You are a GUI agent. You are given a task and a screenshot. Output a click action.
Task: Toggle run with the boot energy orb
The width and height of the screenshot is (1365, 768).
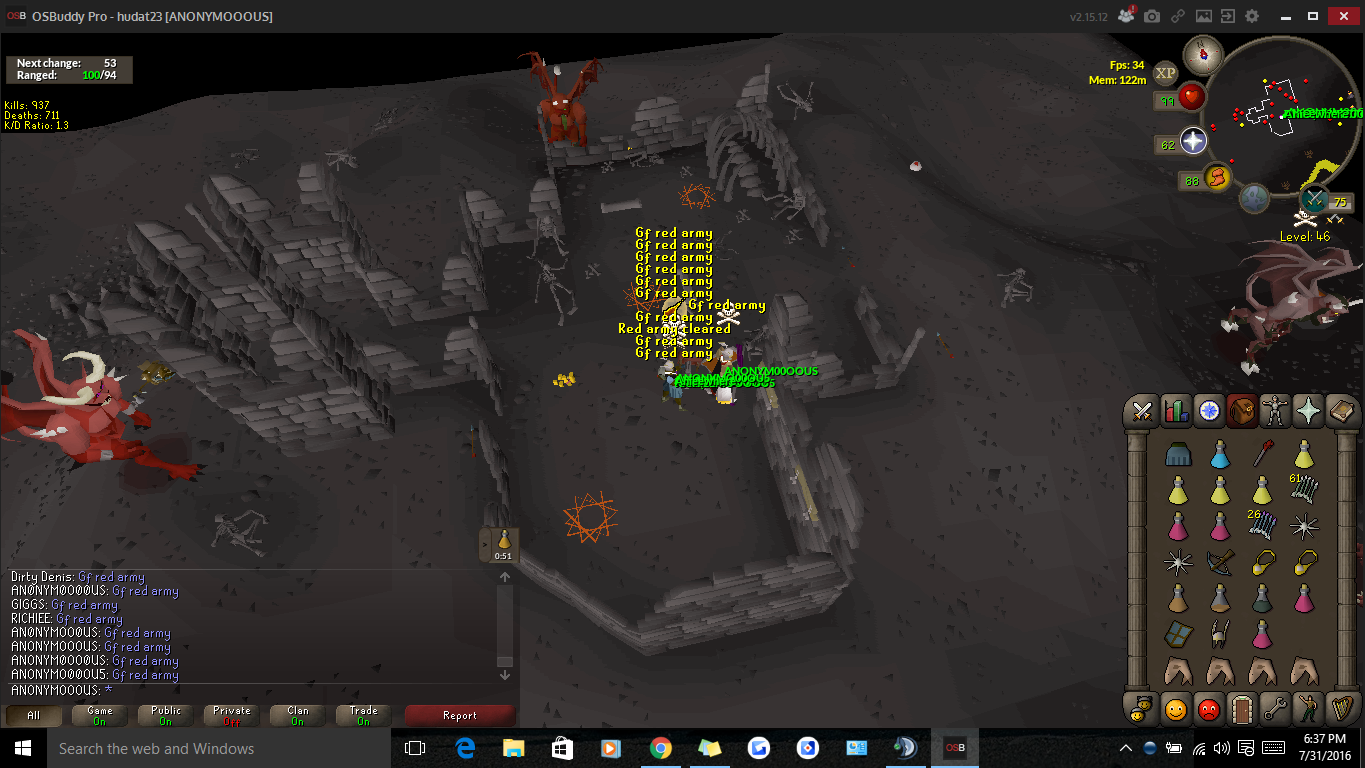click(1218, 179)
